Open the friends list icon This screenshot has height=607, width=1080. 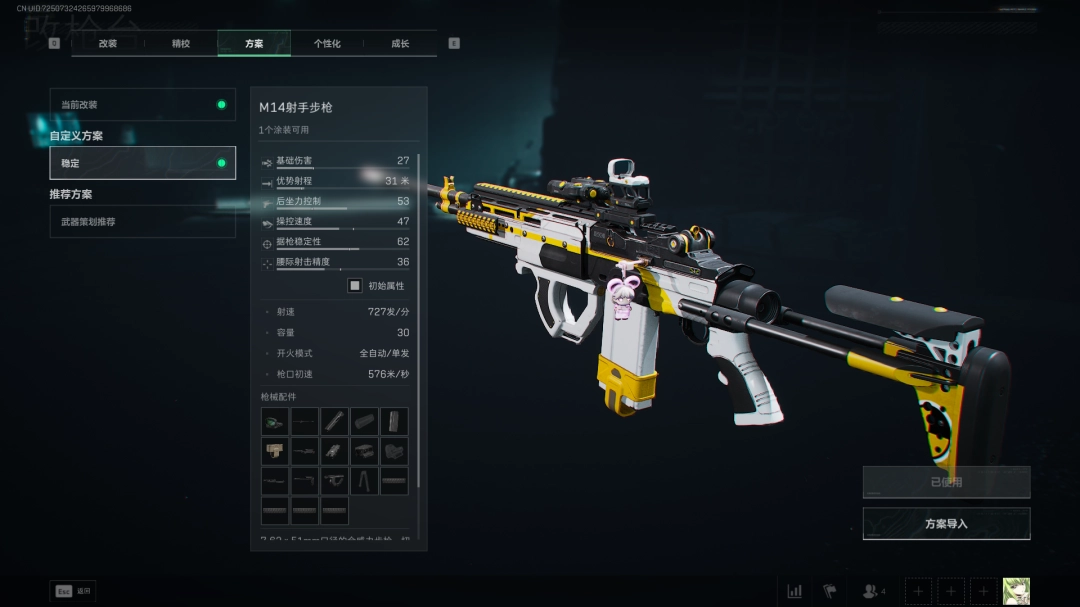(873, 591)
